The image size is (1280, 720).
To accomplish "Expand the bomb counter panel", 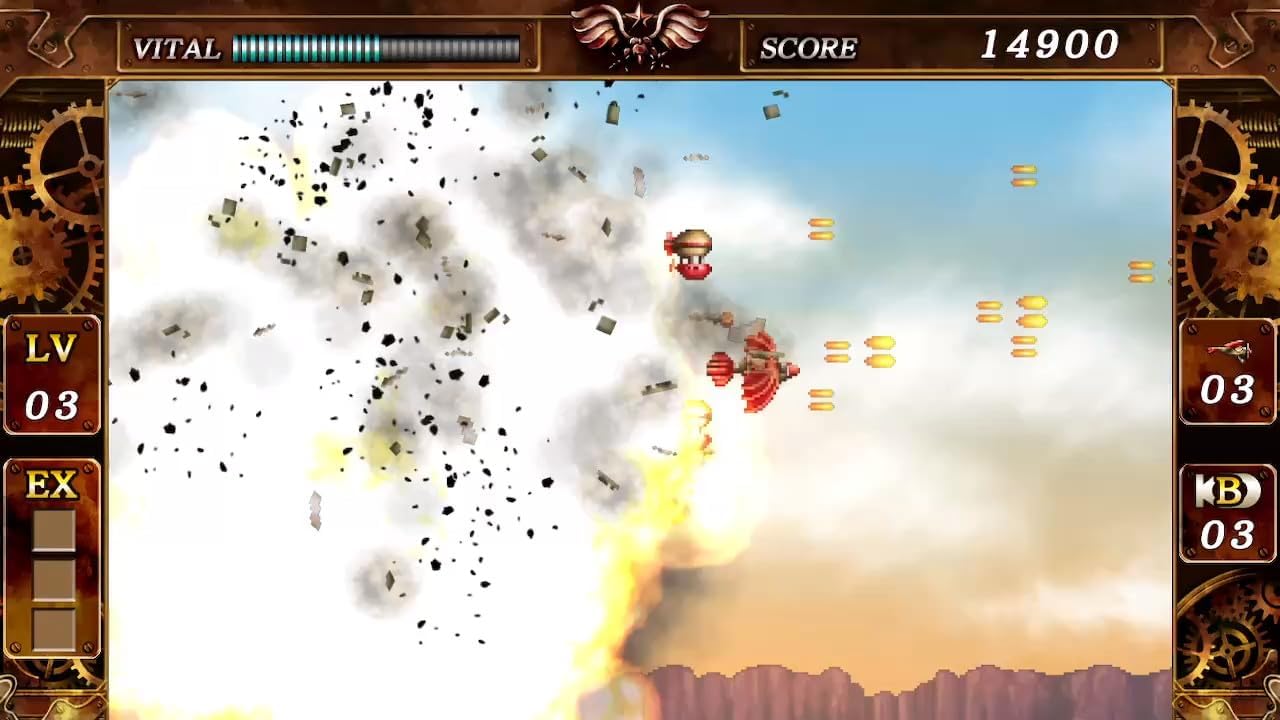I will pos(1227,514).
